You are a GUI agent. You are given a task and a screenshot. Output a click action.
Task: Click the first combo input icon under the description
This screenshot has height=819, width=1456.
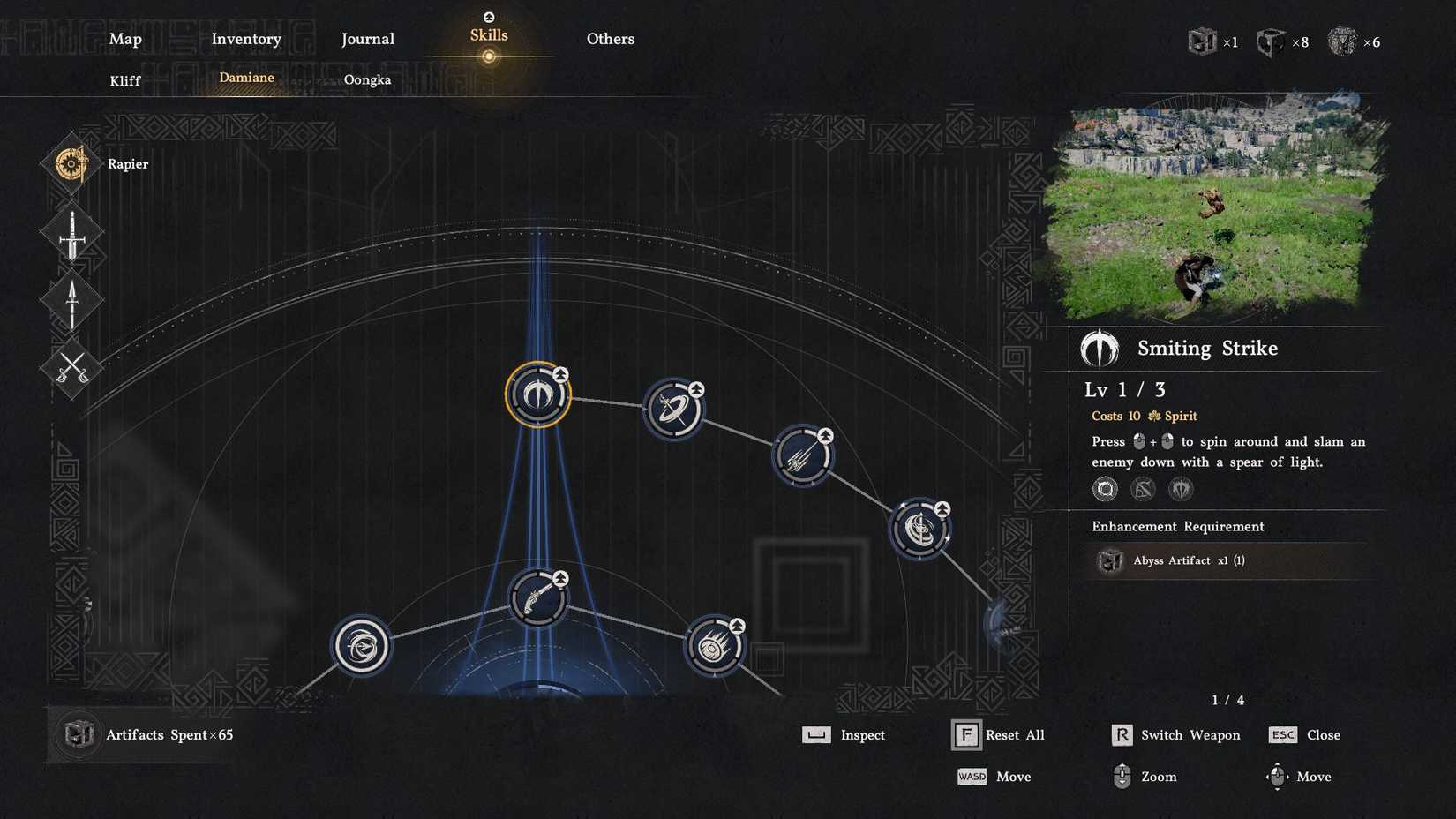pos(1105,489)
